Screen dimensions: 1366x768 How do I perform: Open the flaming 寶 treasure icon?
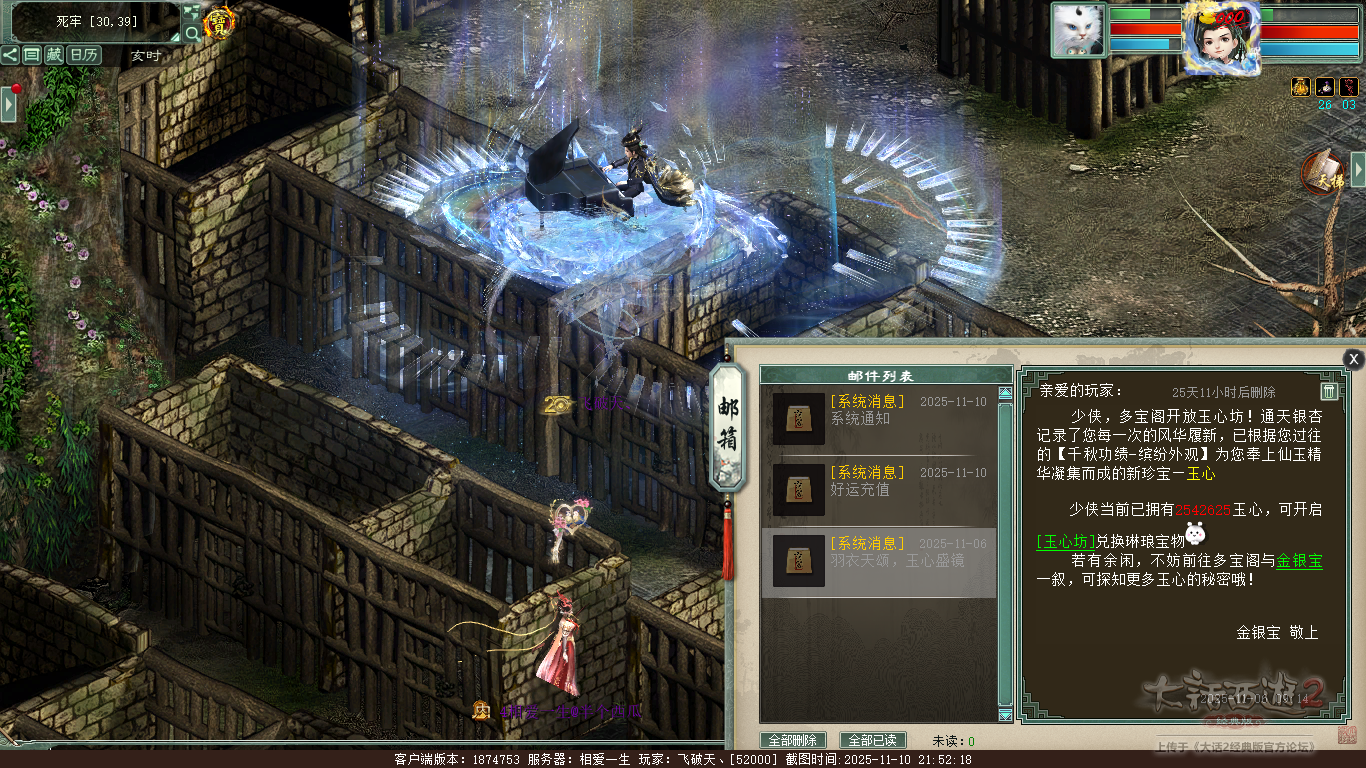click(219, 22)
